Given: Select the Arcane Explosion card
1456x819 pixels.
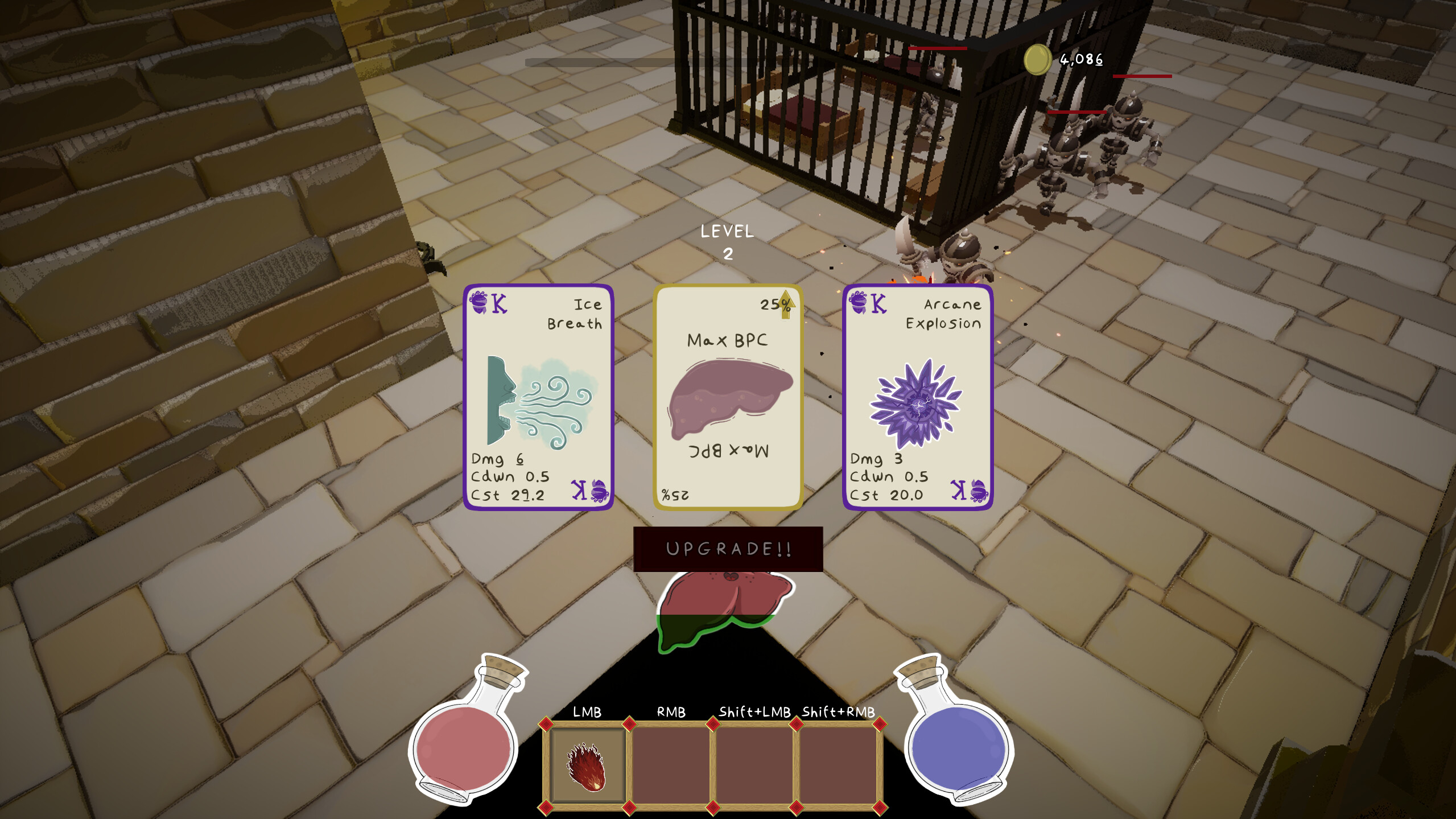Looking at the screenshot, I should coord(918,398).
